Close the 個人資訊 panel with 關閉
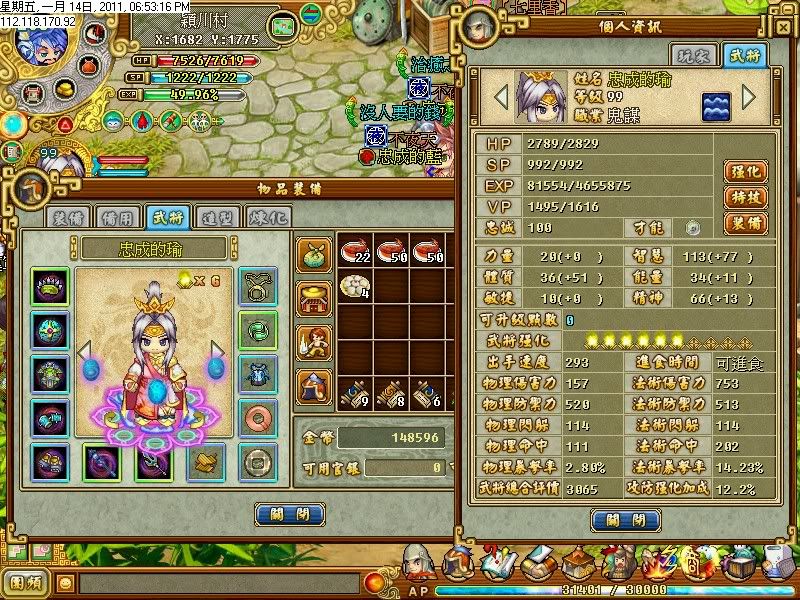 point(625,520)
